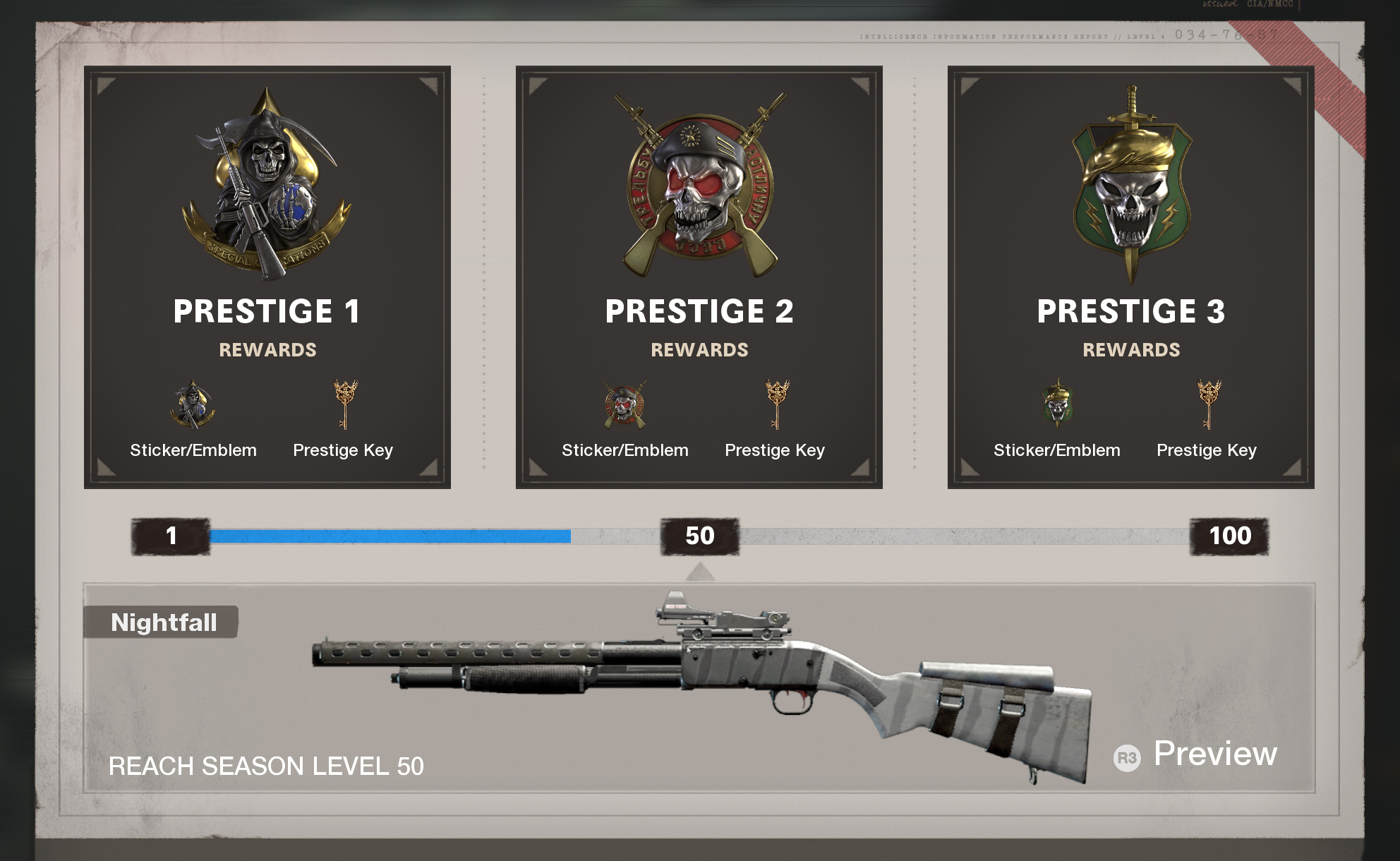Click the level 100 marker

1228,536
